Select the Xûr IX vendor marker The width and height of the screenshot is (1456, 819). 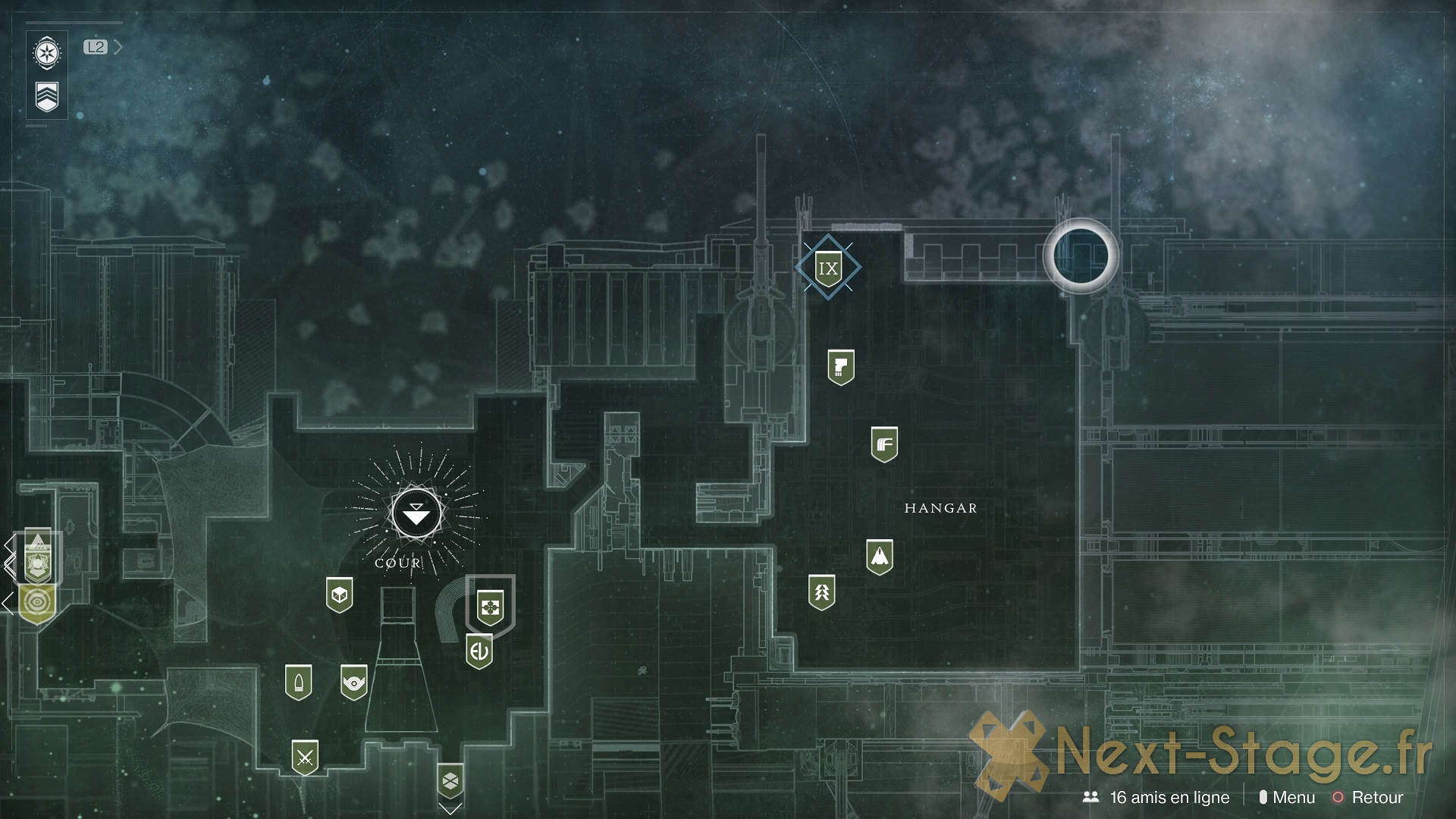(827, 268)
